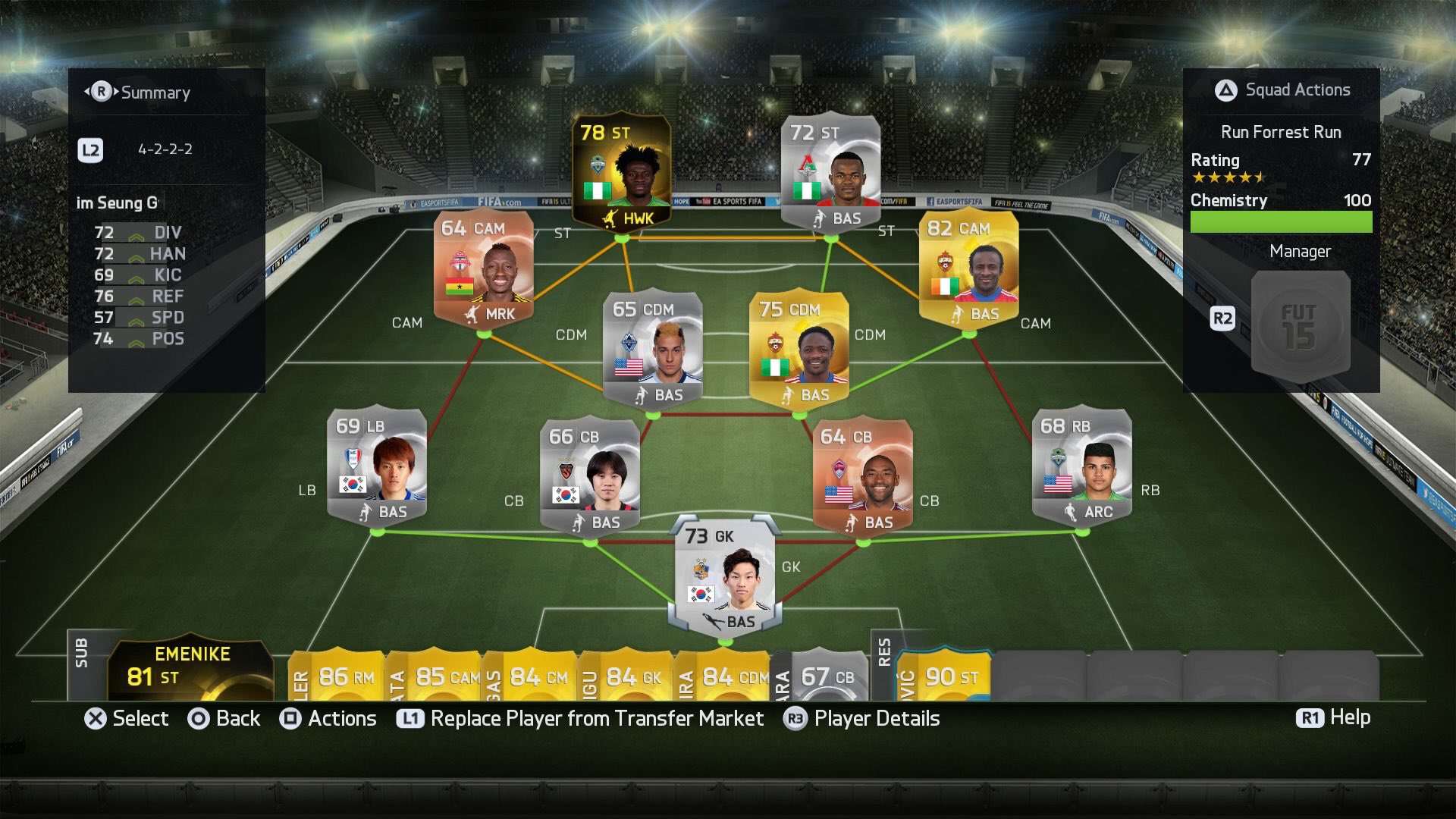The width and height of the screenshot is (1456, 819).
Task: Click the 75 CDM Musa card
Action: 800,353
